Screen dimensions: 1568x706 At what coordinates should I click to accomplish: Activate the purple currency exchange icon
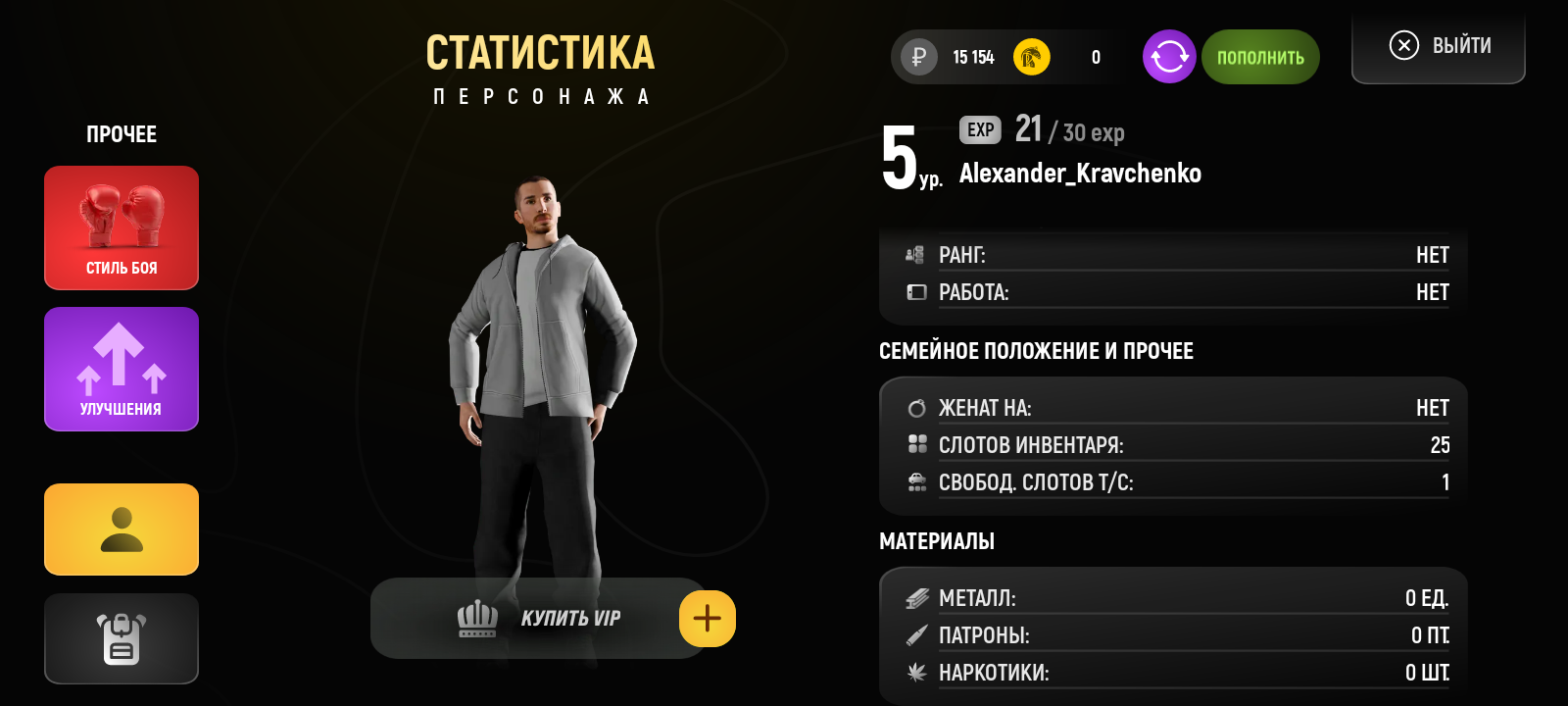1169,57
